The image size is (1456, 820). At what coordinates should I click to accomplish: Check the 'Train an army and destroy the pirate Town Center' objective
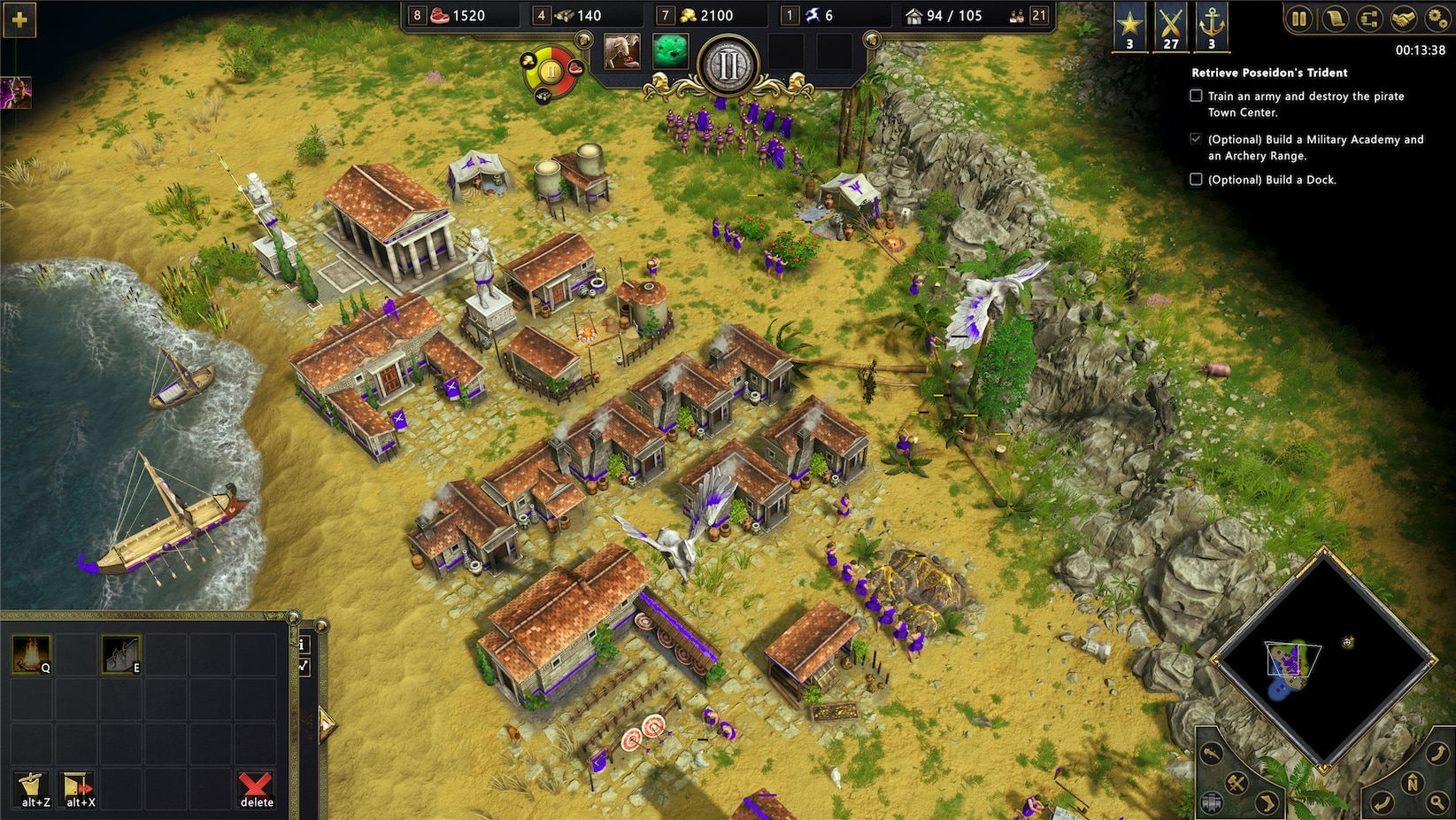click(x=1196, y=96)
